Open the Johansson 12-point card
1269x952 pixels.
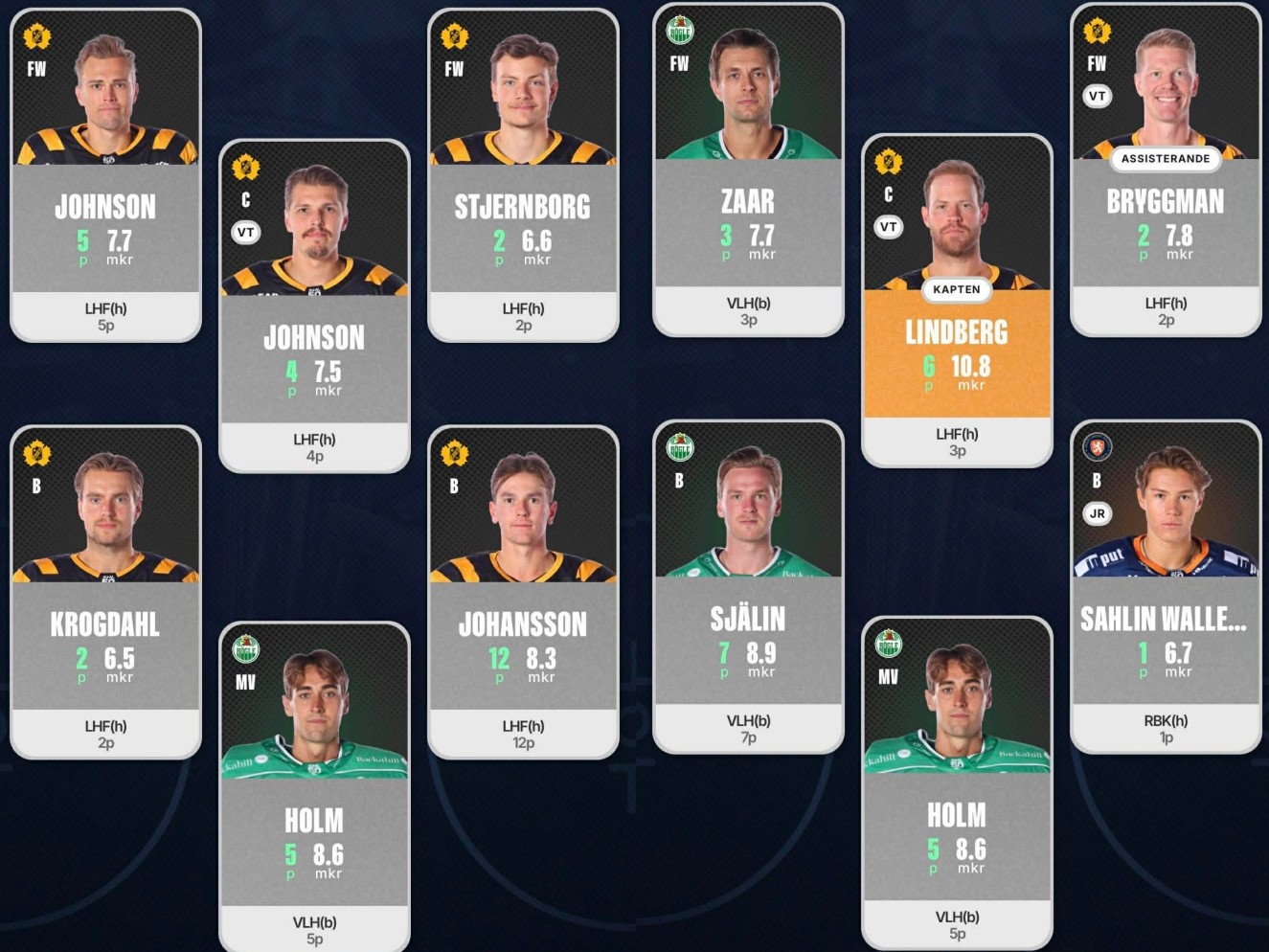tap(522, 593)
